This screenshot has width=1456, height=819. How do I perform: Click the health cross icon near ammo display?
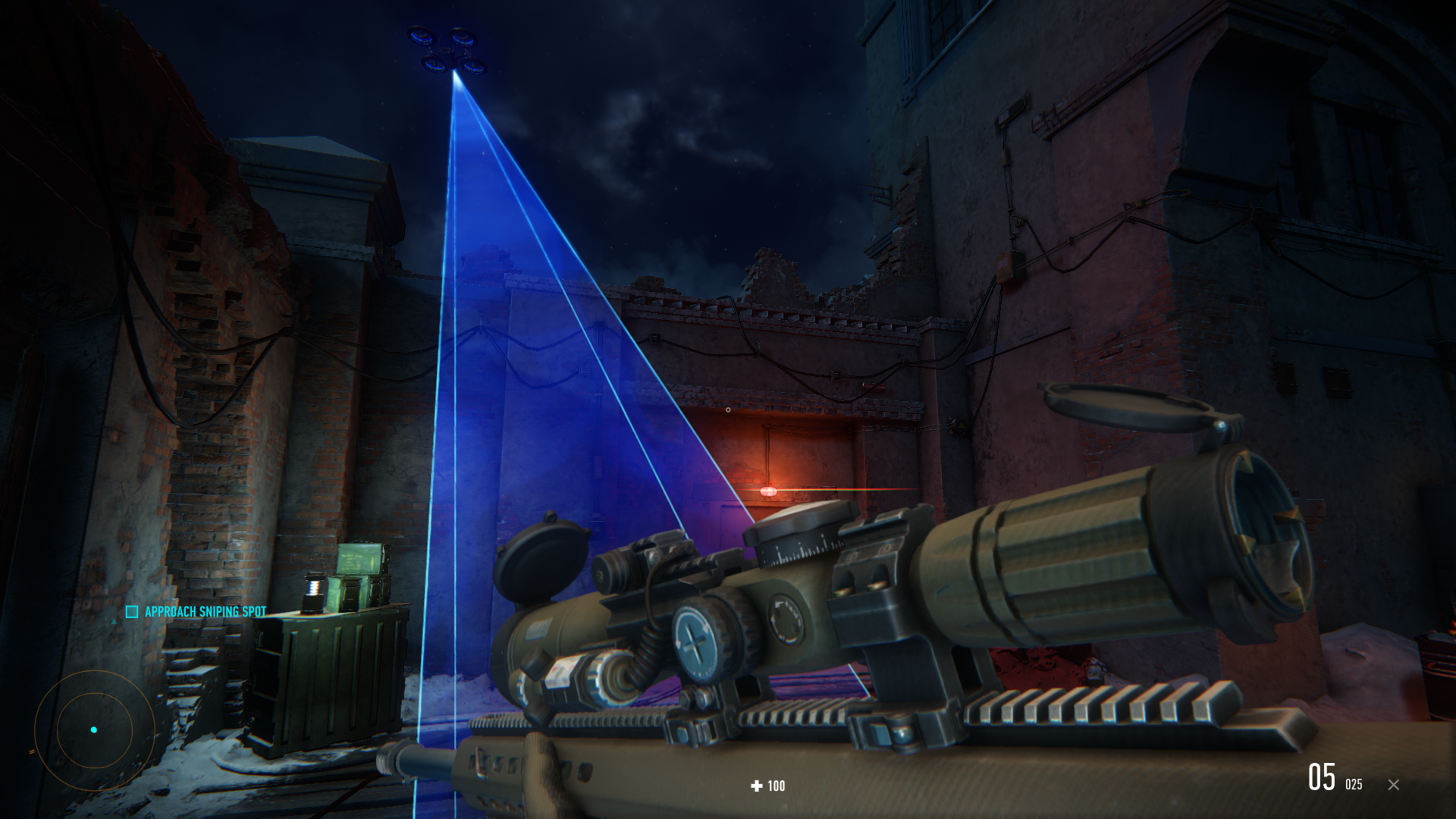(755, 786)
